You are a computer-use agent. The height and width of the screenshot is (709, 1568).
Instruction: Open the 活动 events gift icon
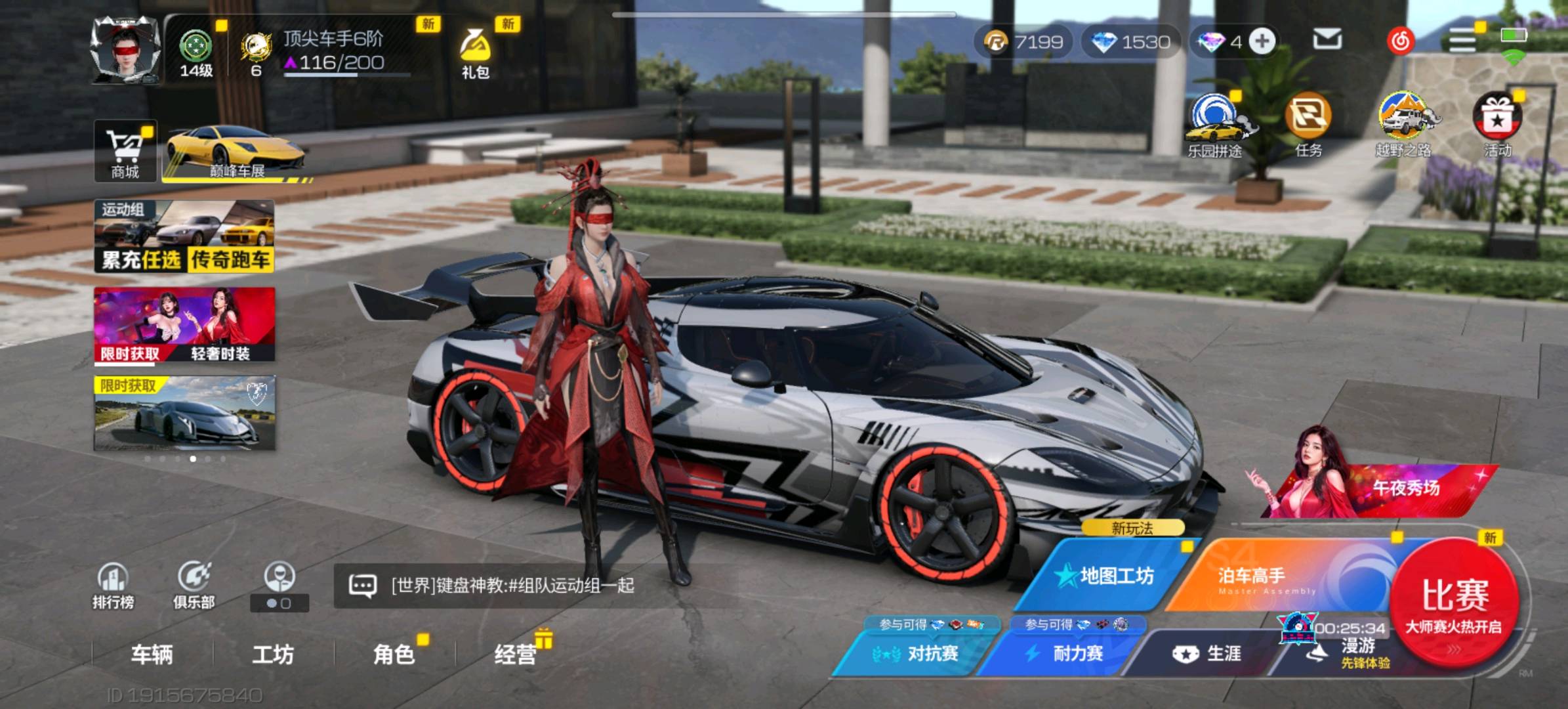click(x=1497, y=125)
